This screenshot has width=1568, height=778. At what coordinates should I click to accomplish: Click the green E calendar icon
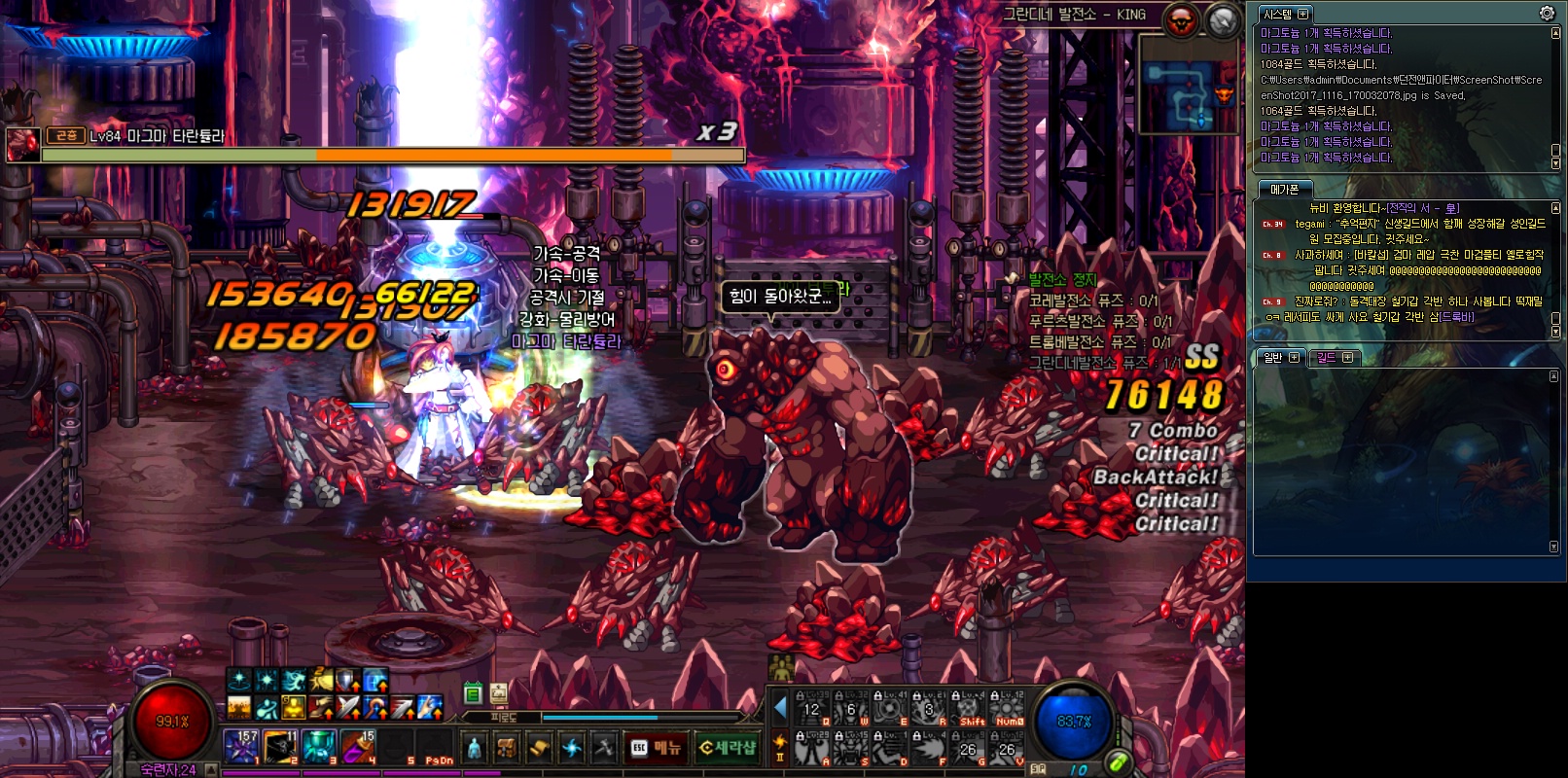(473, 693)
